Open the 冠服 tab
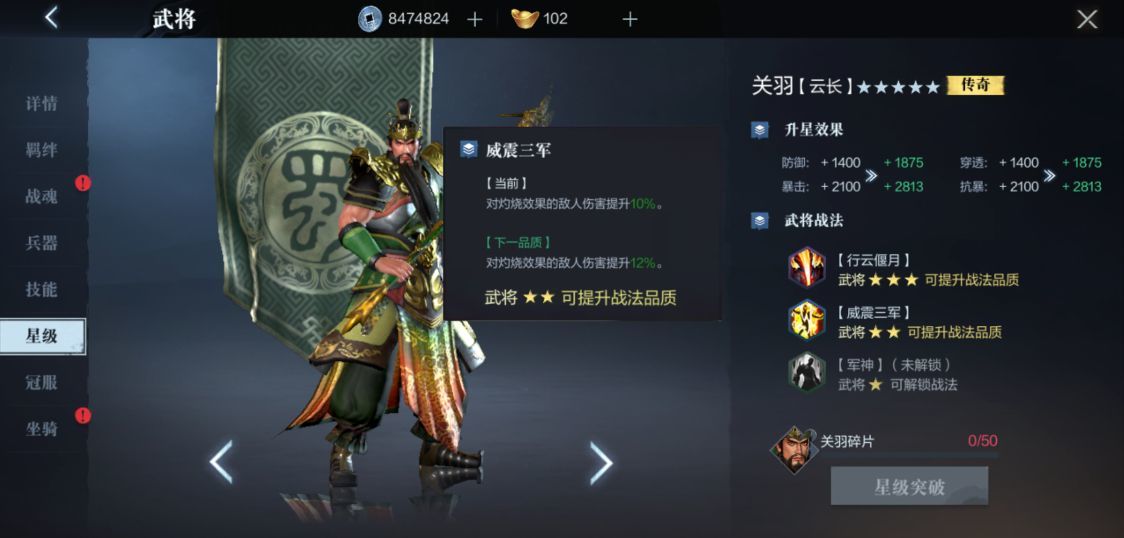Screen dimensions: 1124x538 (42, 383)
